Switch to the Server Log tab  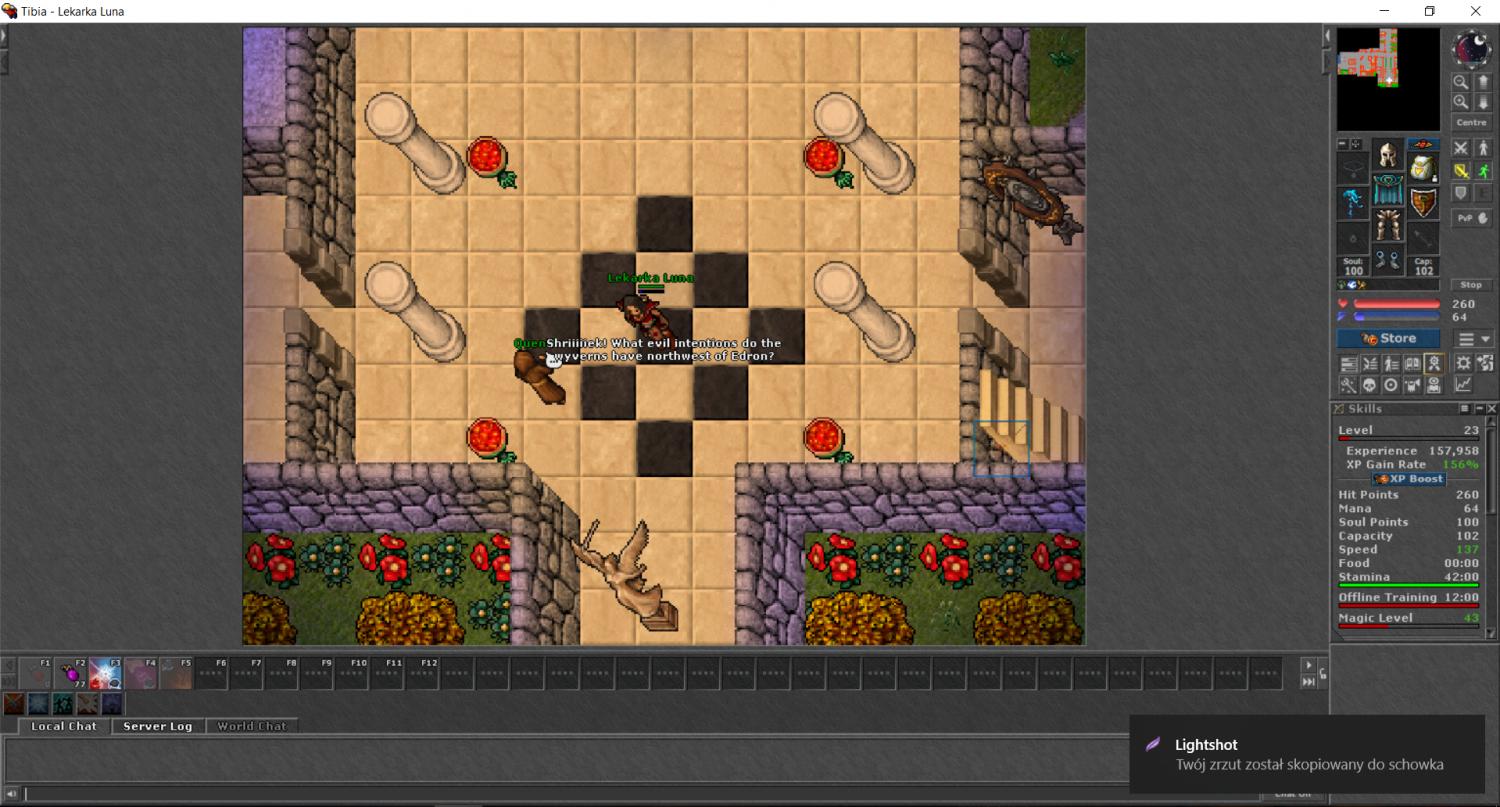point(157,726)
